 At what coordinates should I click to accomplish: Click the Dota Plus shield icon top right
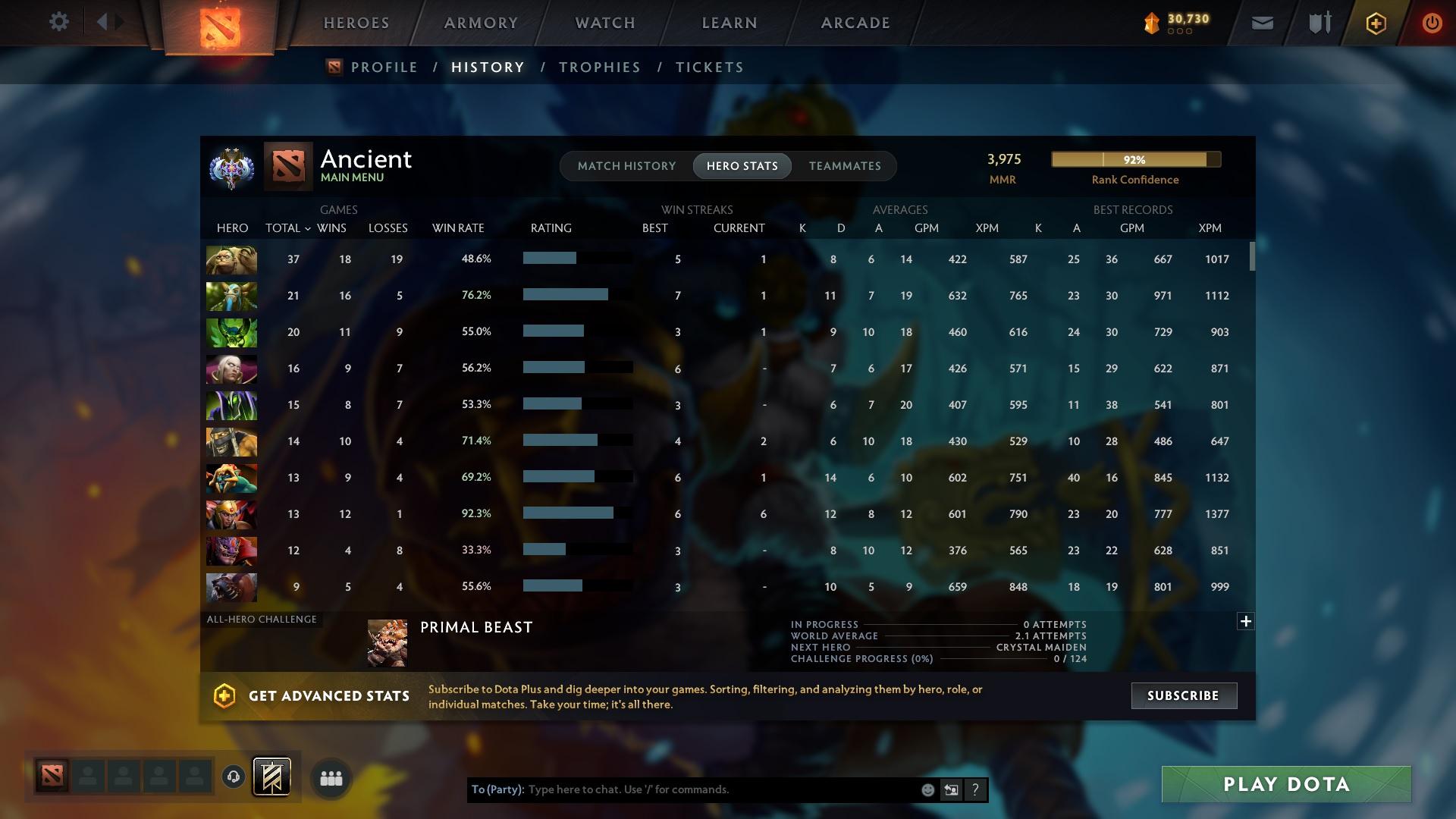pos(1375,23)
